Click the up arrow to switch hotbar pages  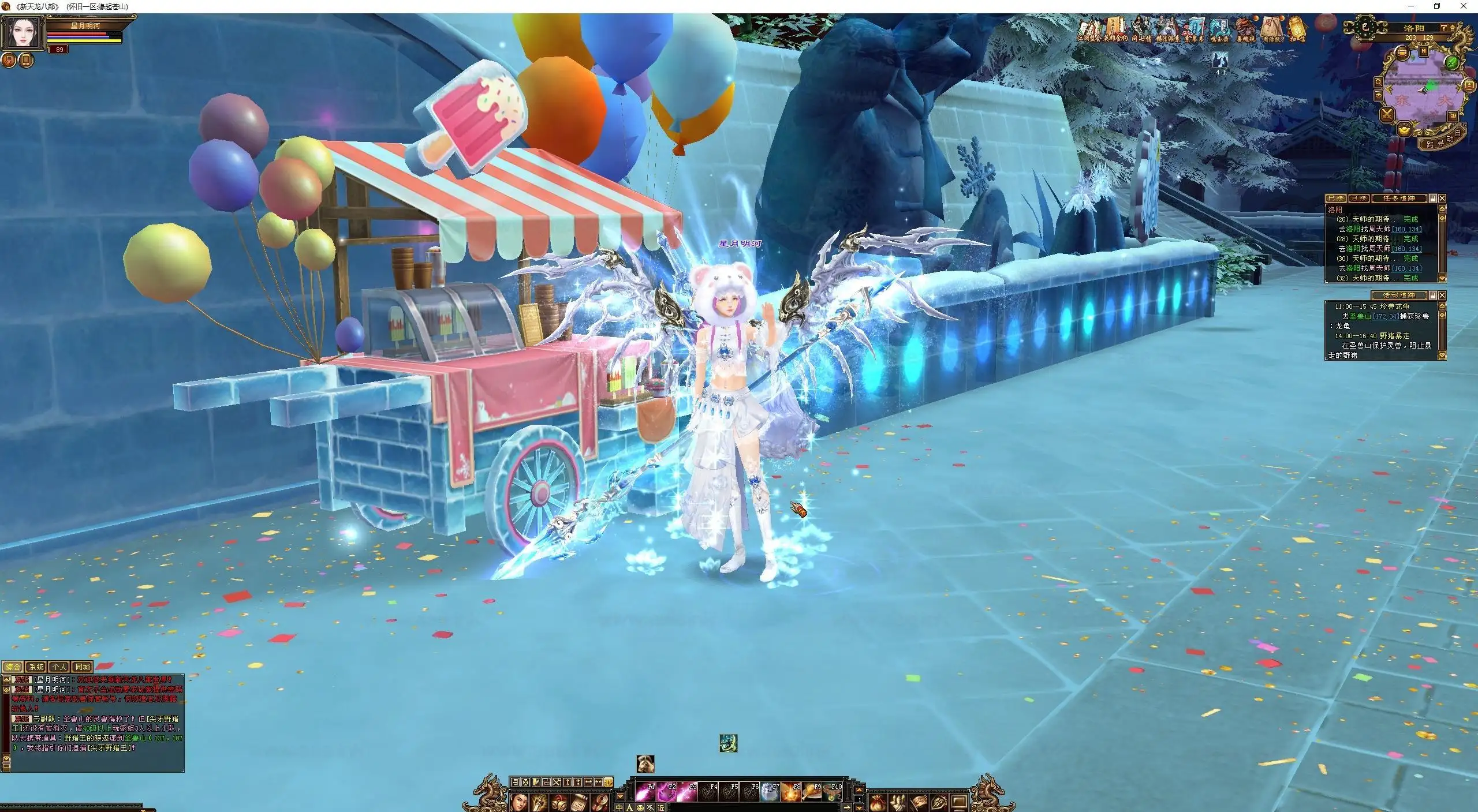[859, 790]
